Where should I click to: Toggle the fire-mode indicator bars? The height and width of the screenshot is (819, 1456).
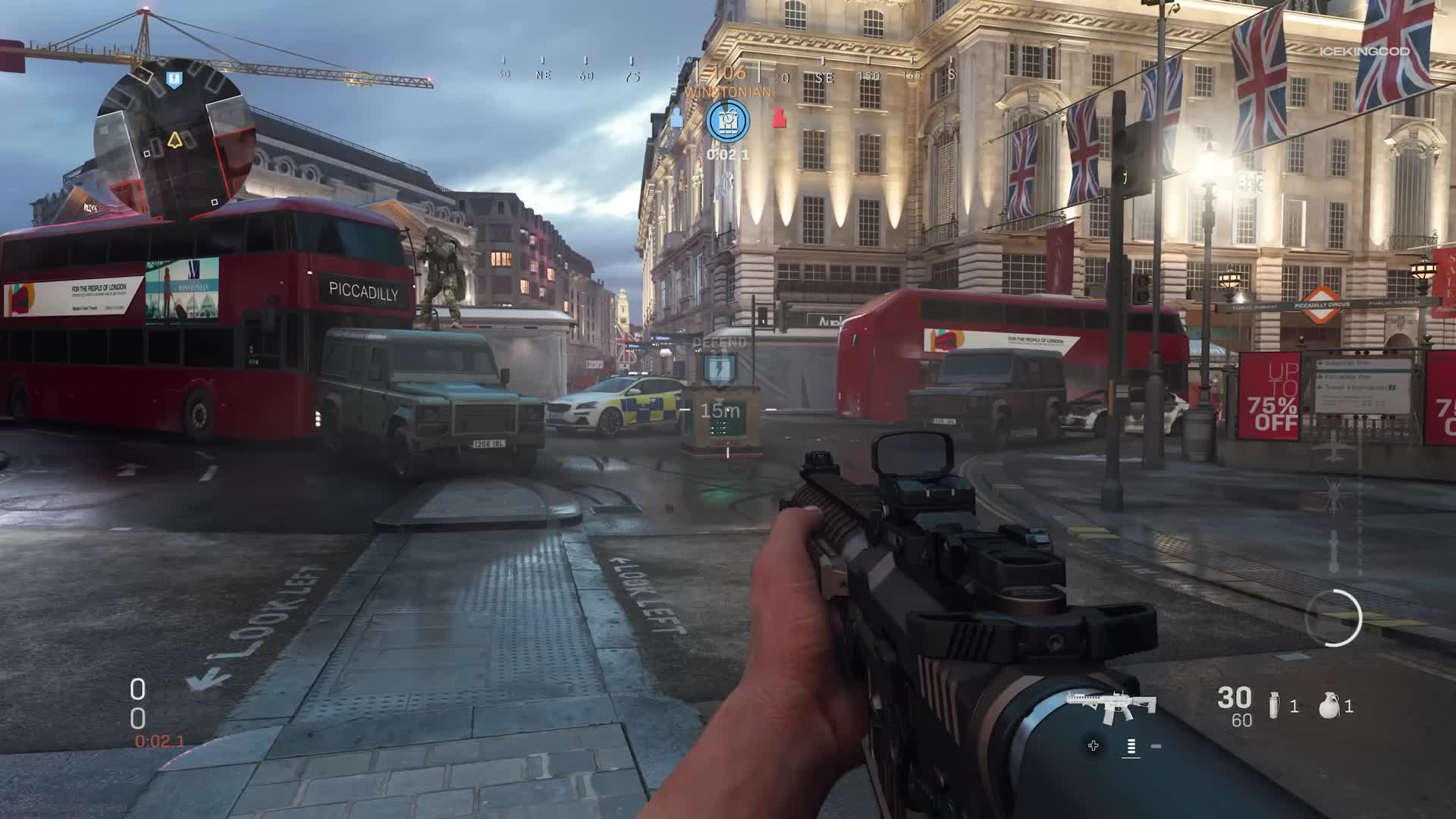point(1132,746)
